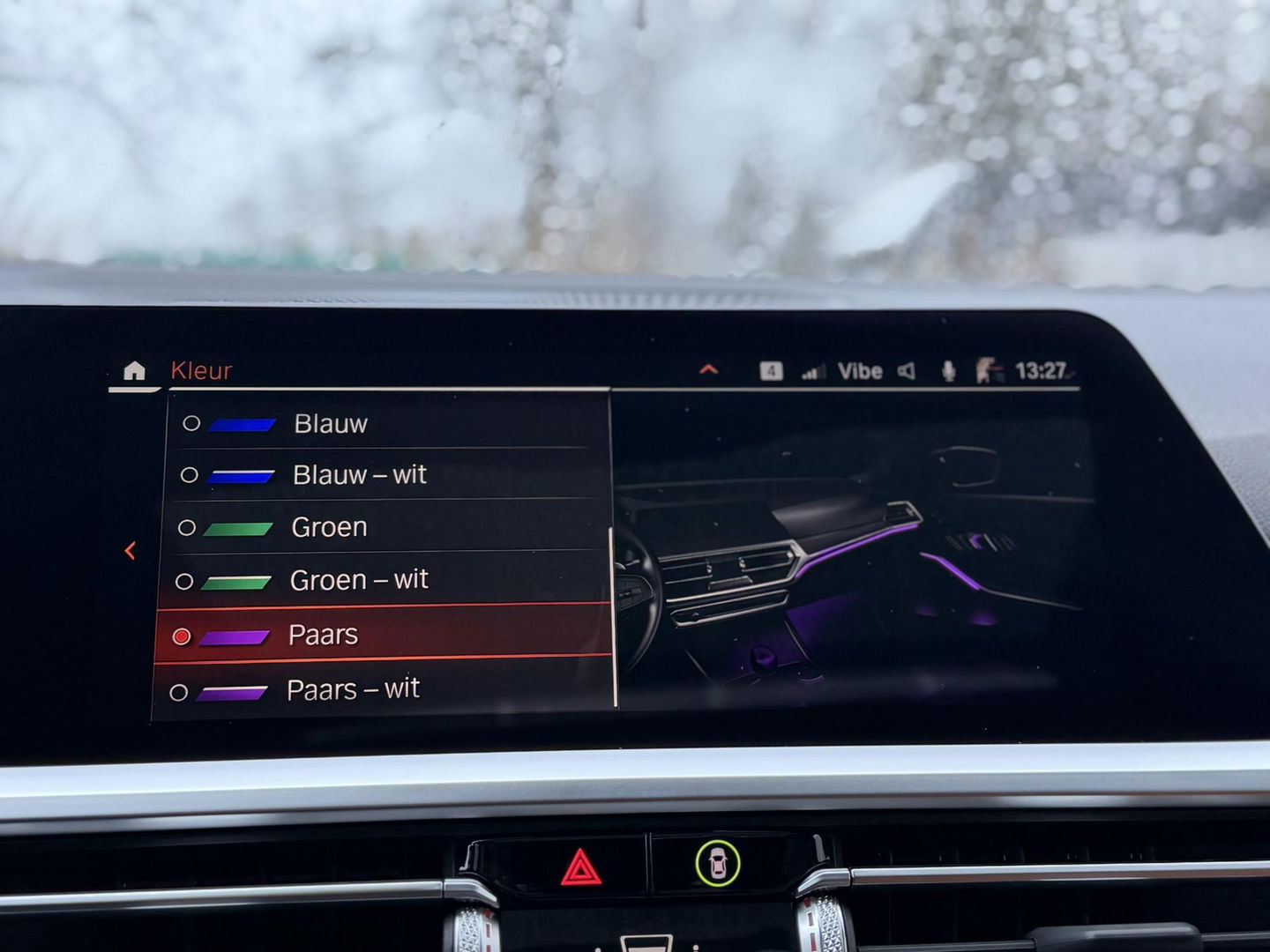The image size is (1270, 952).
Task: Collapse the status bar with the upward chevron
Action: click(x=707, y=370)
